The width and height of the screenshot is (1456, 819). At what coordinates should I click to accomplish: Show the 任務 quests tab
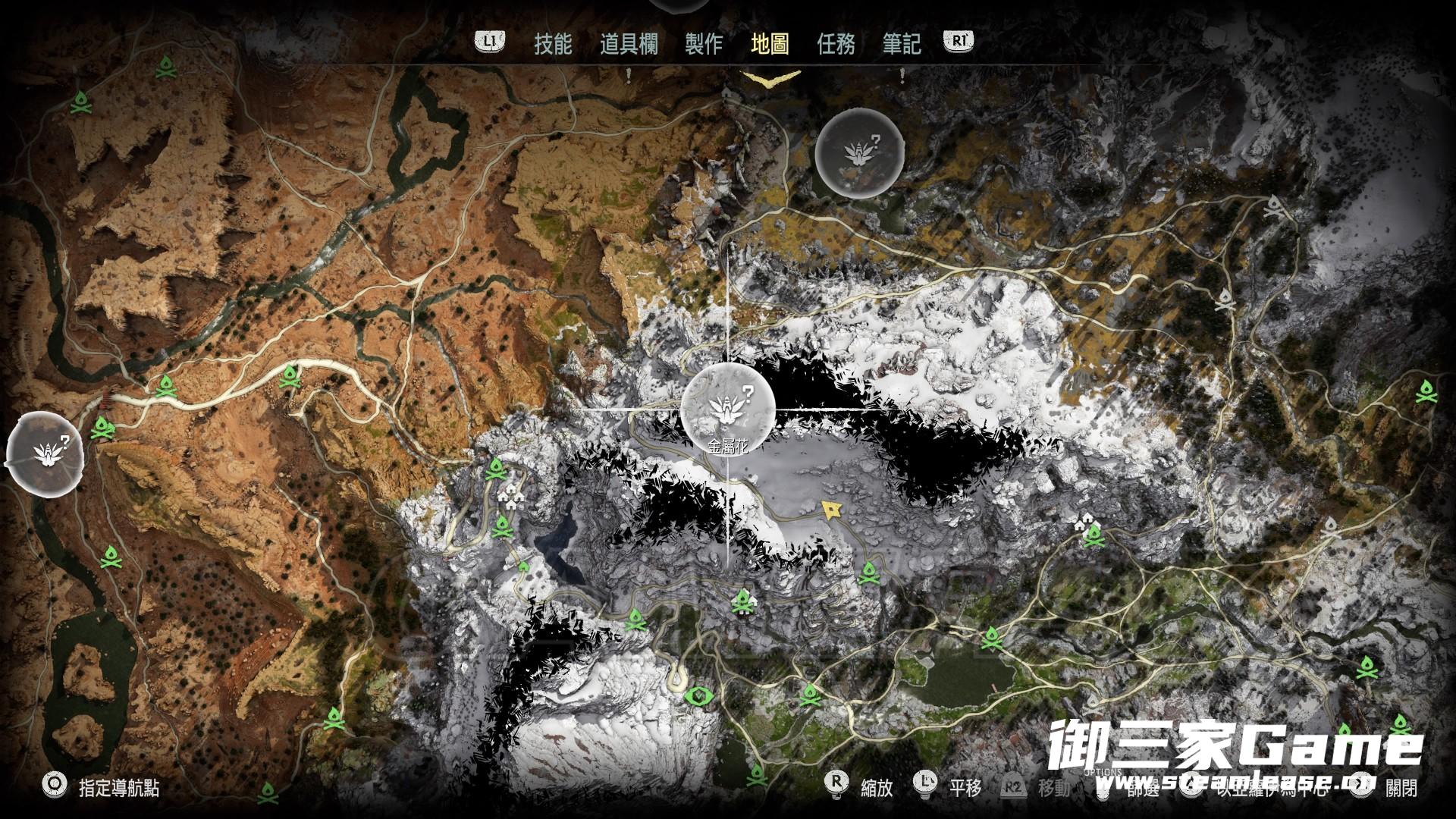coord(836,44)
